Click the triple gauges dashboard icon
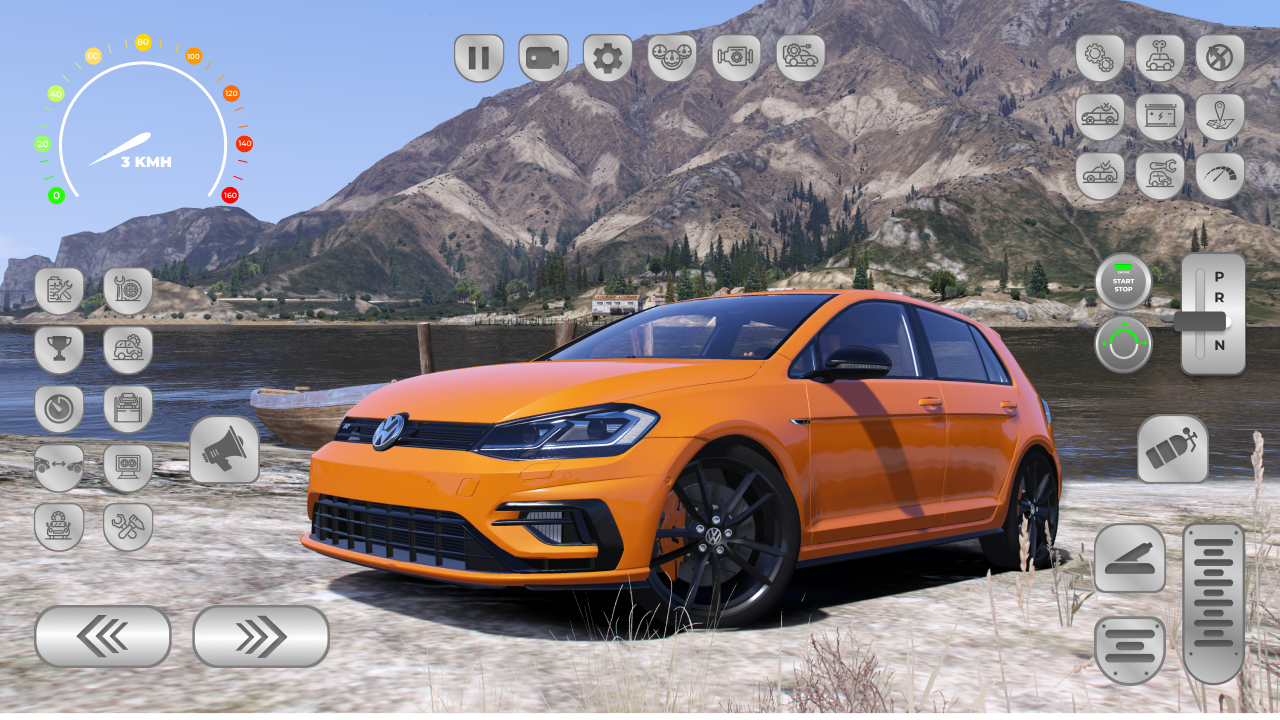 (672, 58)
